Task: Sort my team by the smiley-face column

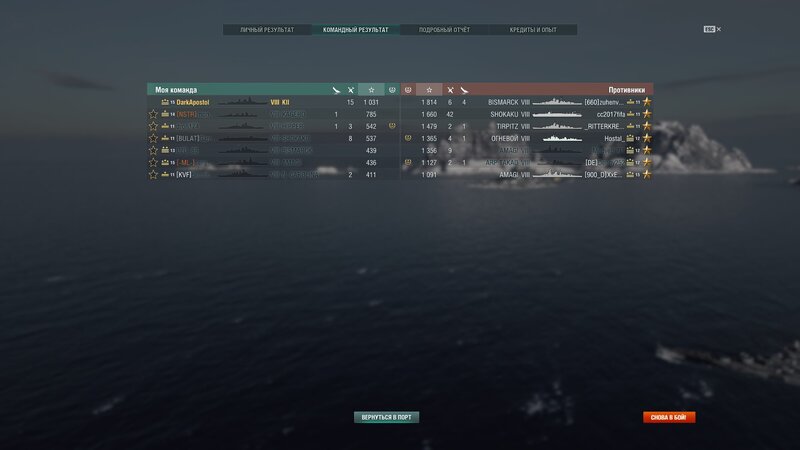Action: tap(393, 90)
